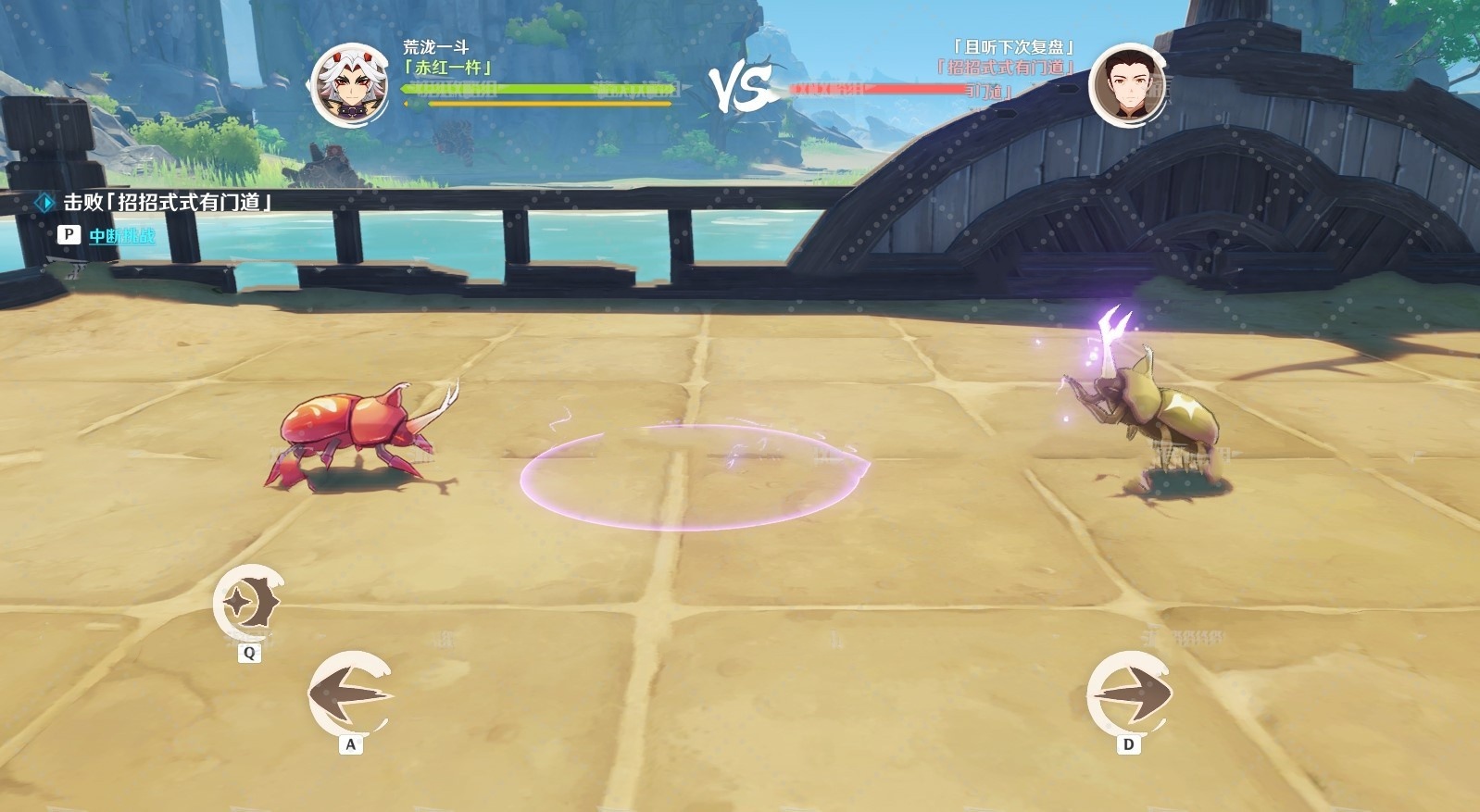Viewport: 1480px width, 812px height.
Task: Activate the beetle special skill icon
Action: (248, 603)
